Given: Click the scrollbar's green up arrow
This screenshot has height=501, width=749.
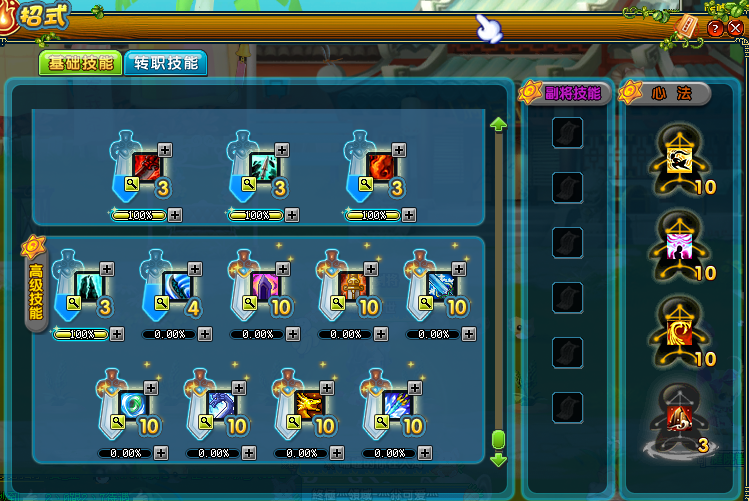Looking at the screenshot, I should tap(498, 124).
